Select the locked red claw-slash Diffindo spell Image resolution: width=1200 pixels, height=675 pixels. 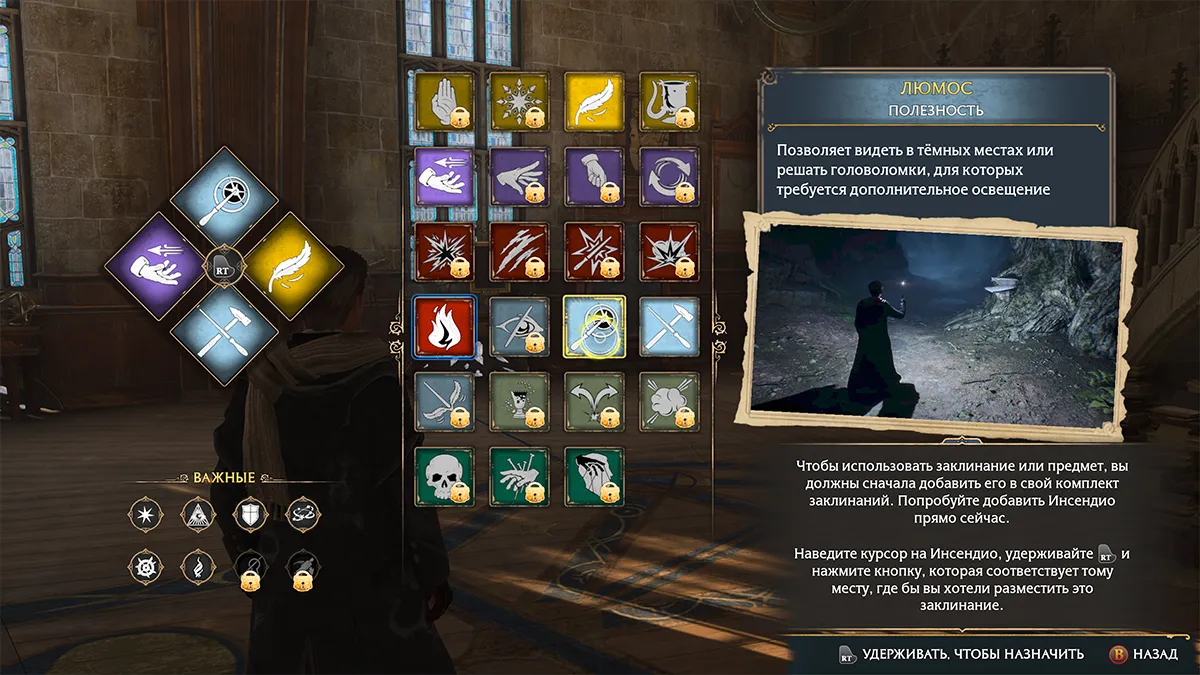pos(519,251)
